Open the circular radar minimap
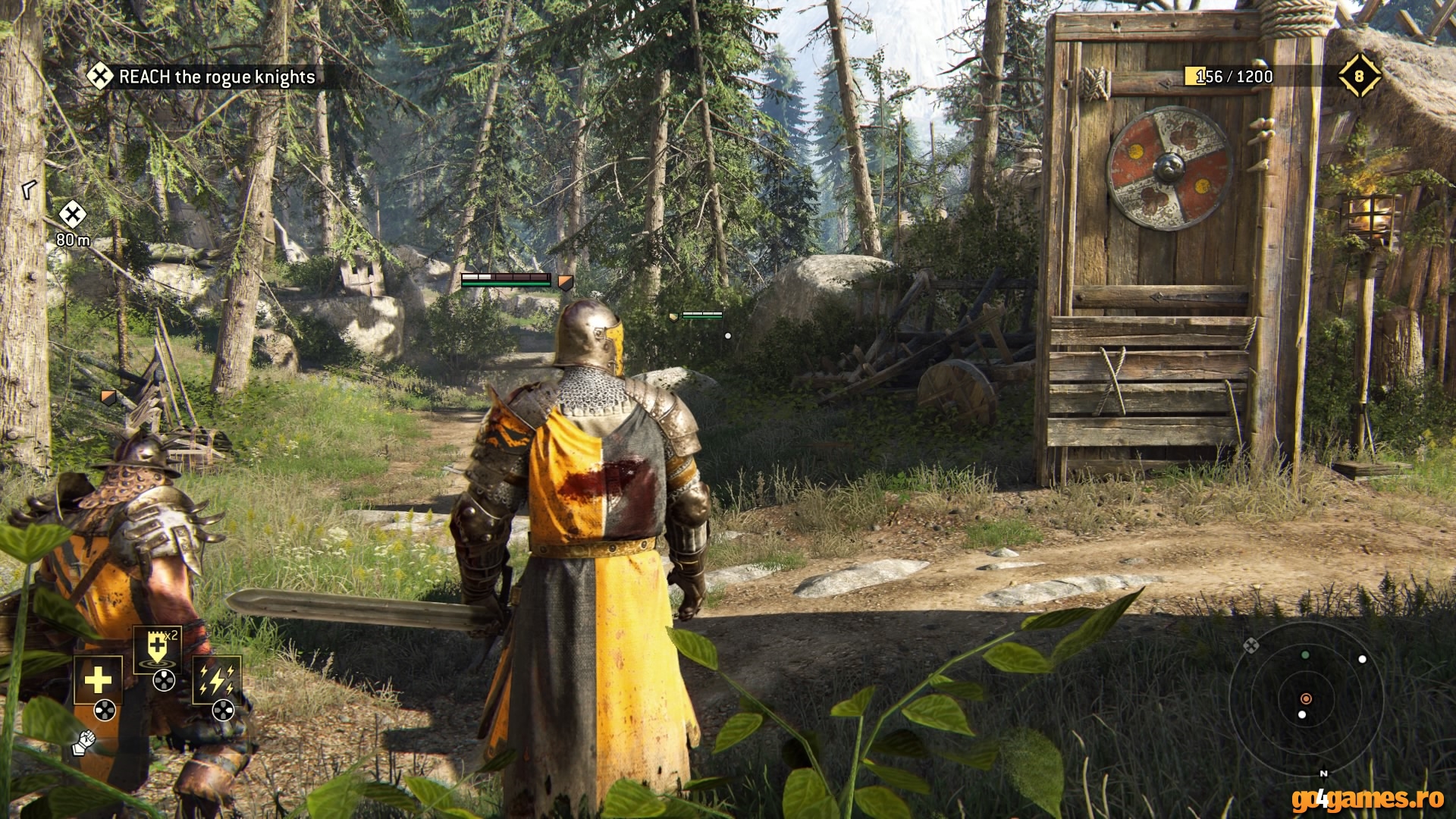Screen dimensions: 1456x819 click(1306, 699)
